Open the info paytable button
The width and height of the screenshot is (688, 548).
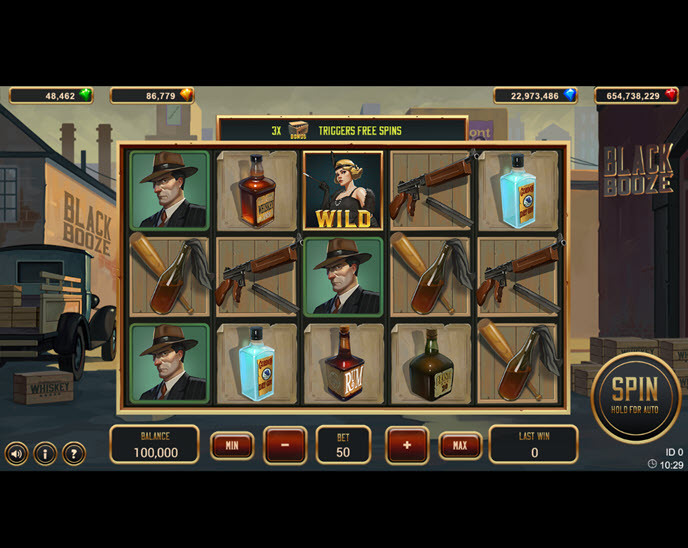pyautogui.click(x=45, y=453)
